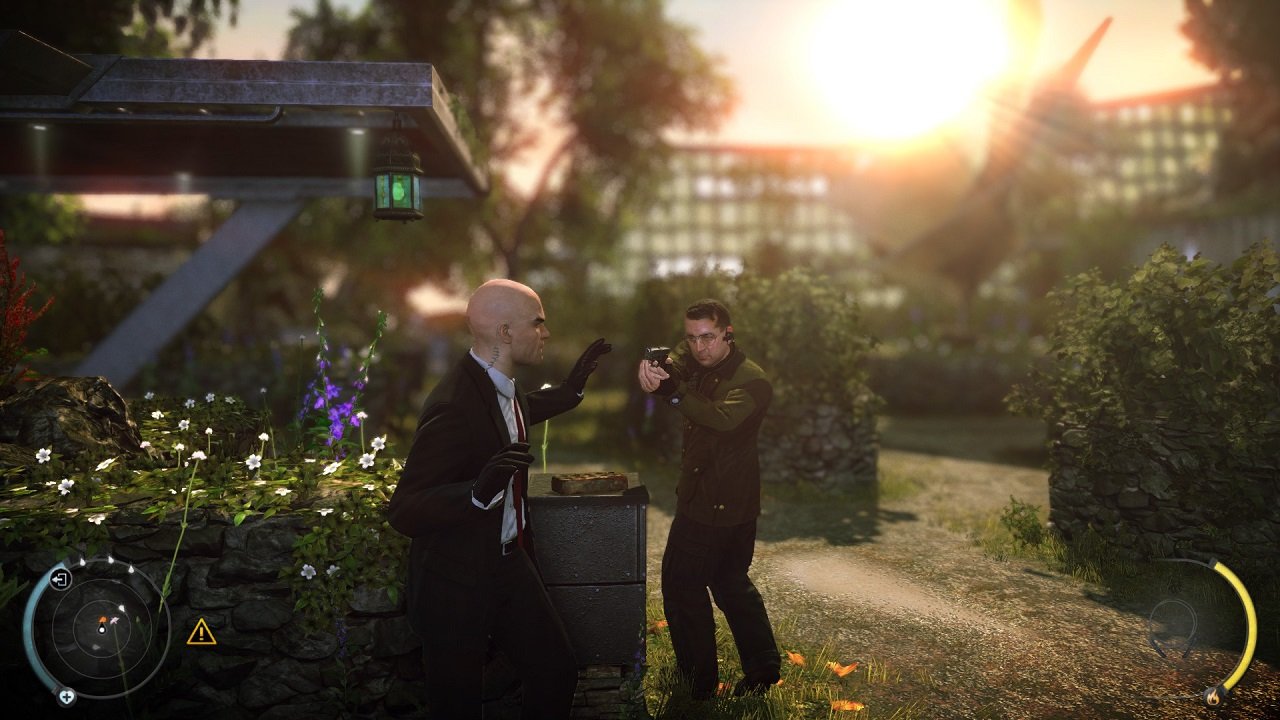Select a white objective dot on the minimap edge
The image size is (1280, 720).
pyautogui.click(x=110, y=559)
